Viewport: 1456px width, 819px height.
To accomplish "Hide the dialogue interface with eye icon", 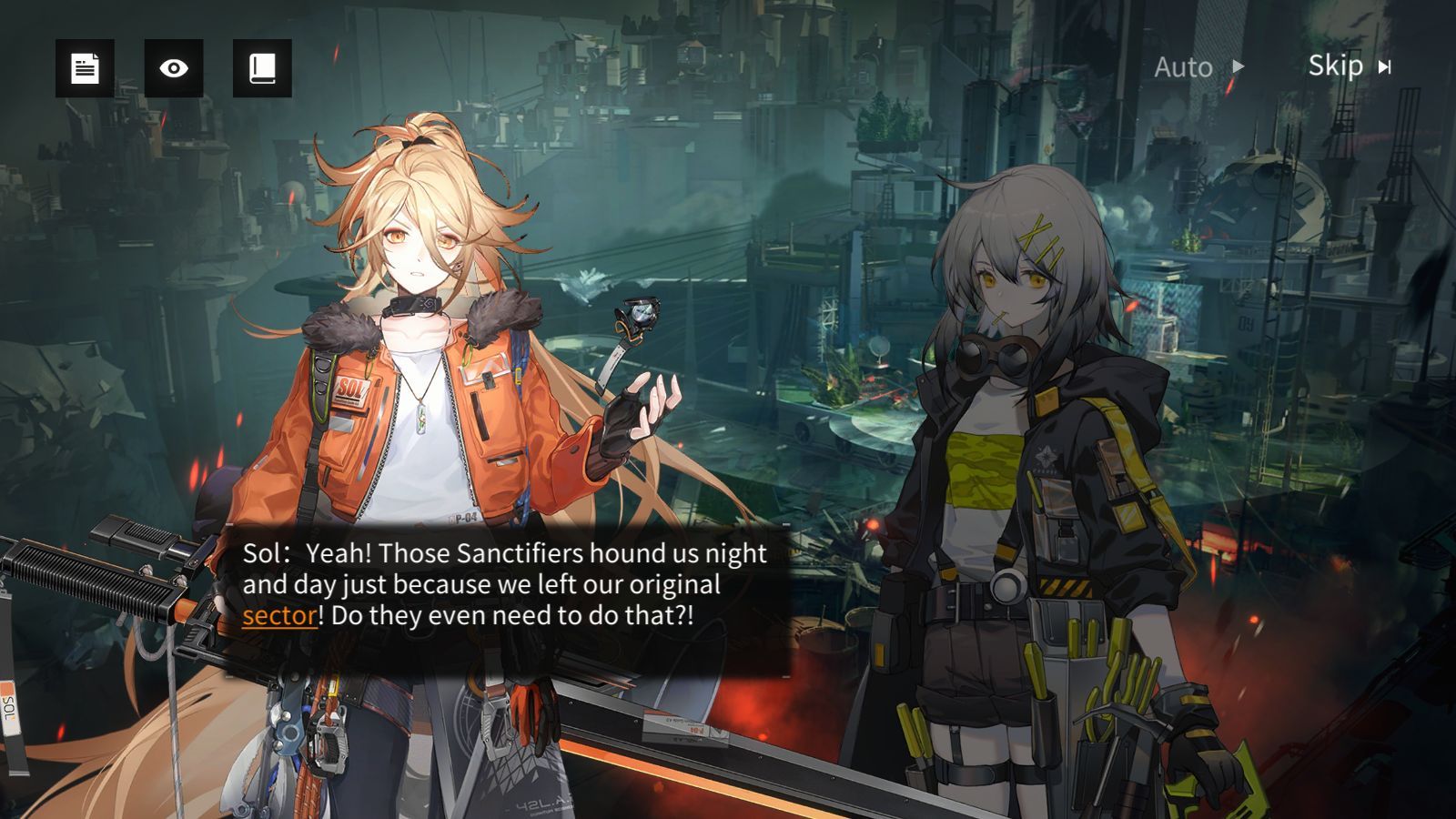I will click(174, 68).
